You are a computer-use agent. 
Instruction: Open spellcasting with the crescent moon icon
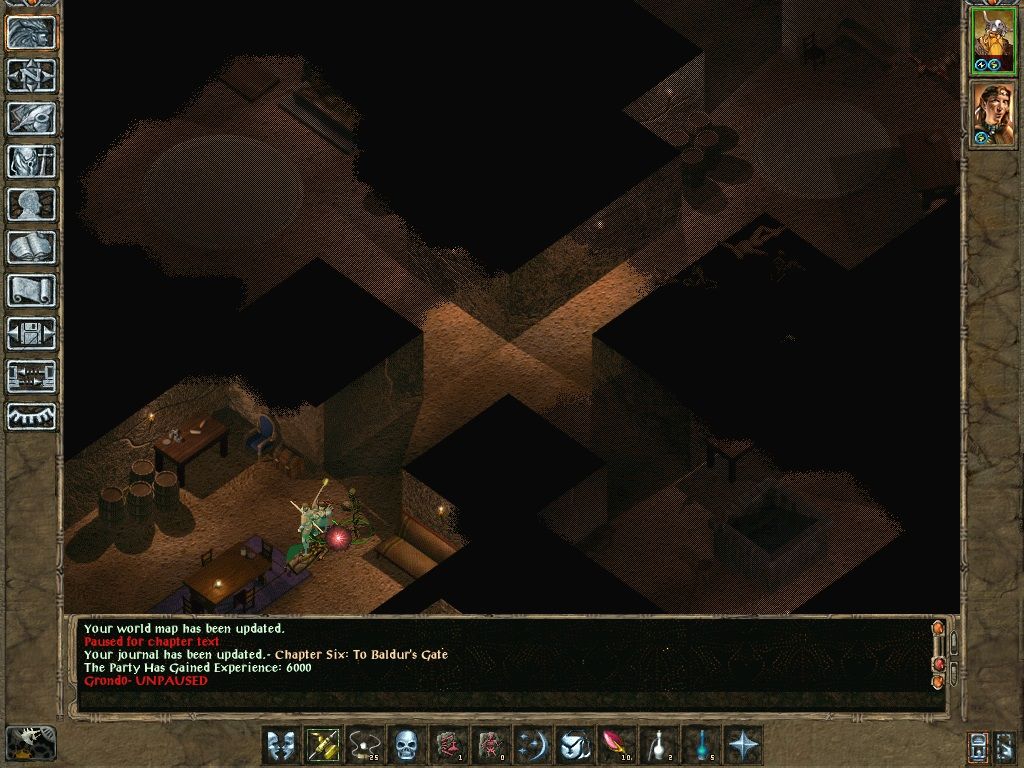(x=532, y=745)
